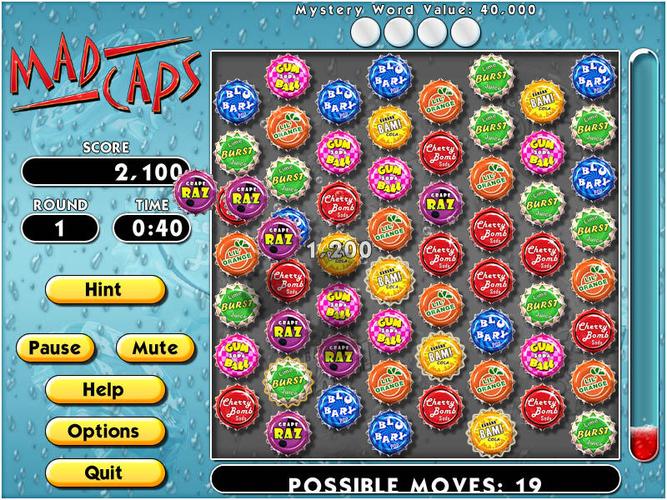Quit the game

(x=104, y=471)
